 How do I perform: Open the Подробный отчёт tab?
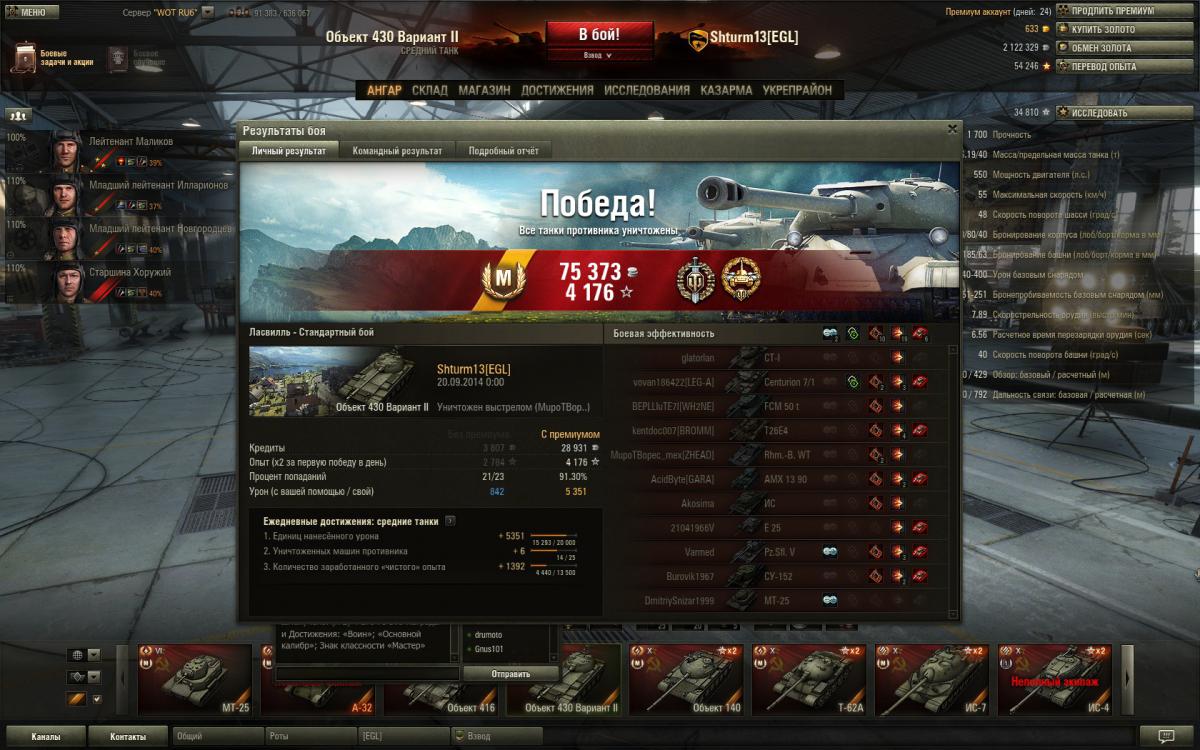click(x=503, y=151)
